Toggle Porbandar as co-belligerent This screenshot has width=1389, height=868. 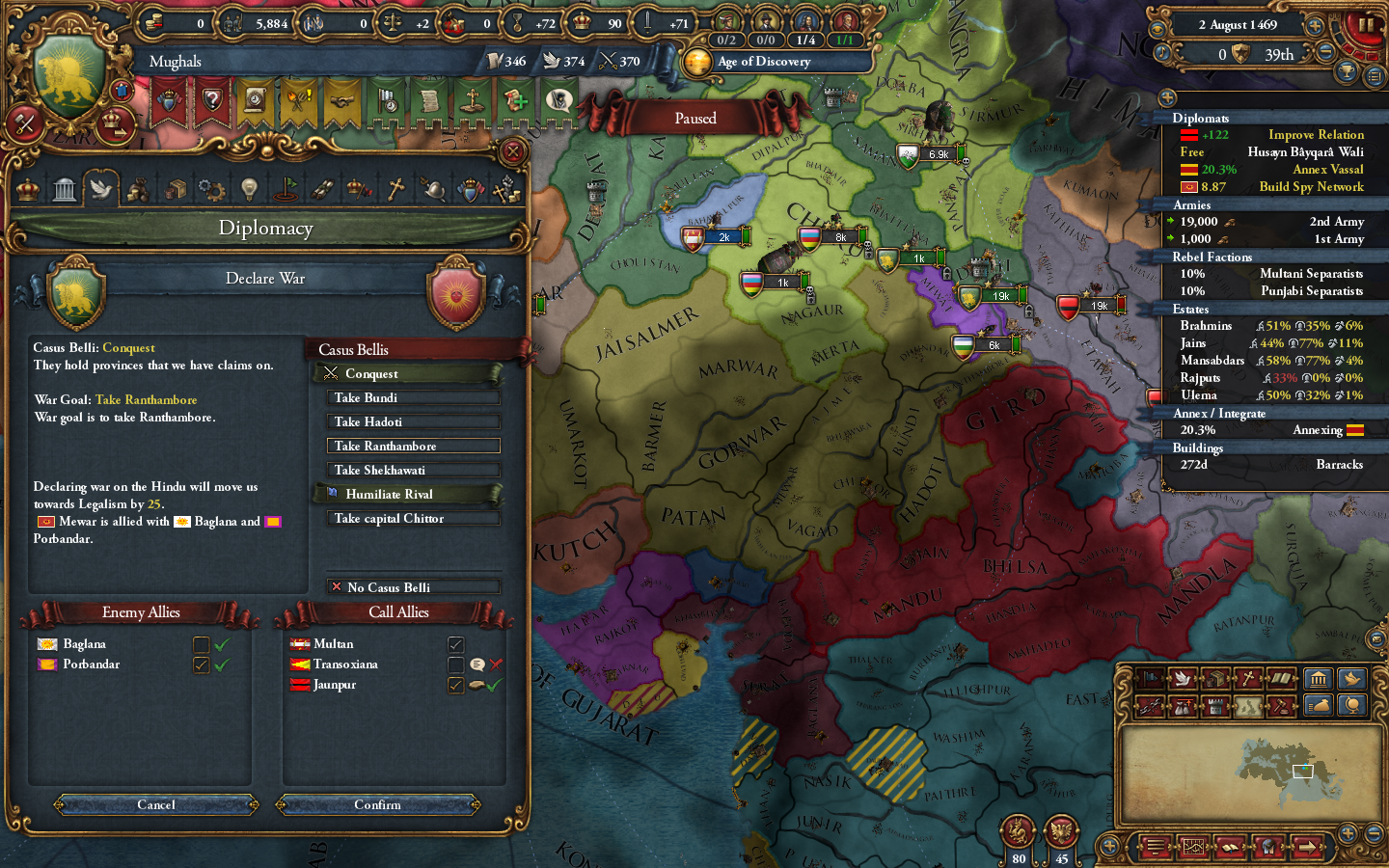[202, 665]
